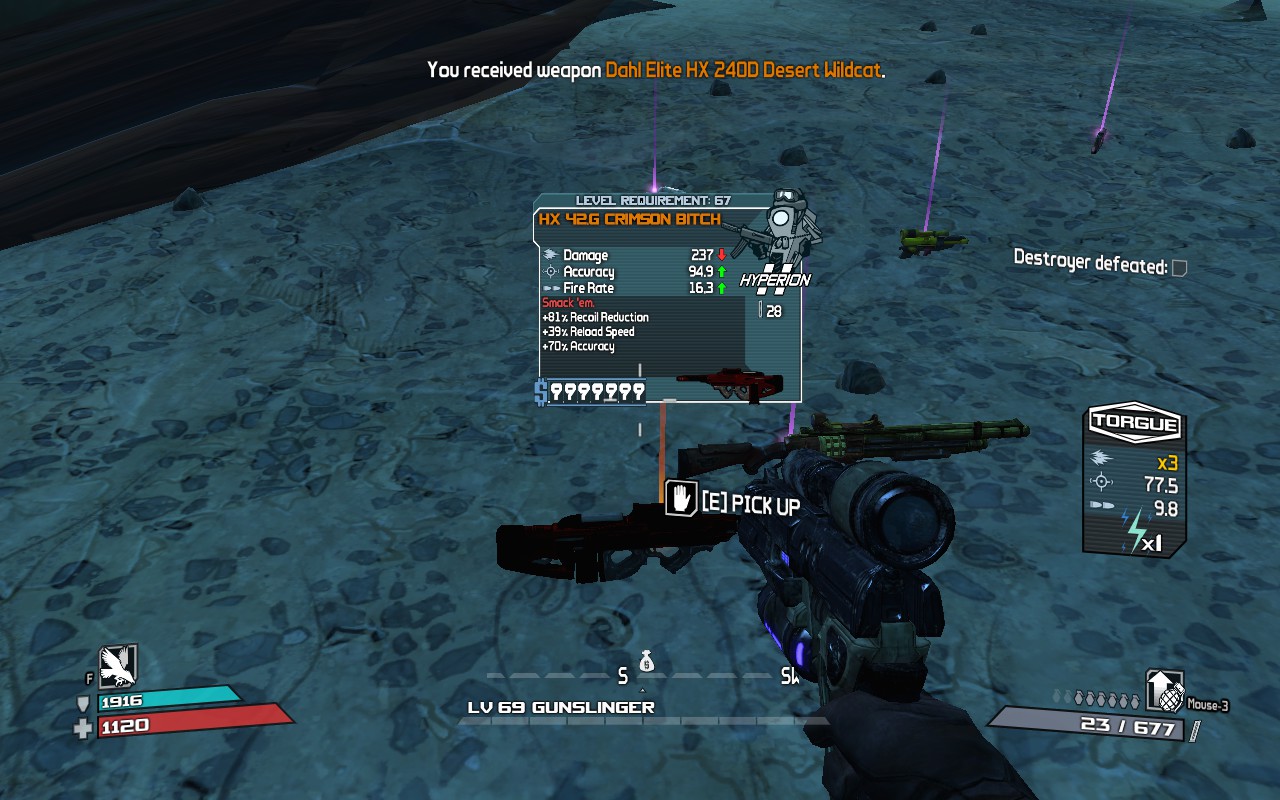Click the money bag marker on compass

(x=645, y=661)
